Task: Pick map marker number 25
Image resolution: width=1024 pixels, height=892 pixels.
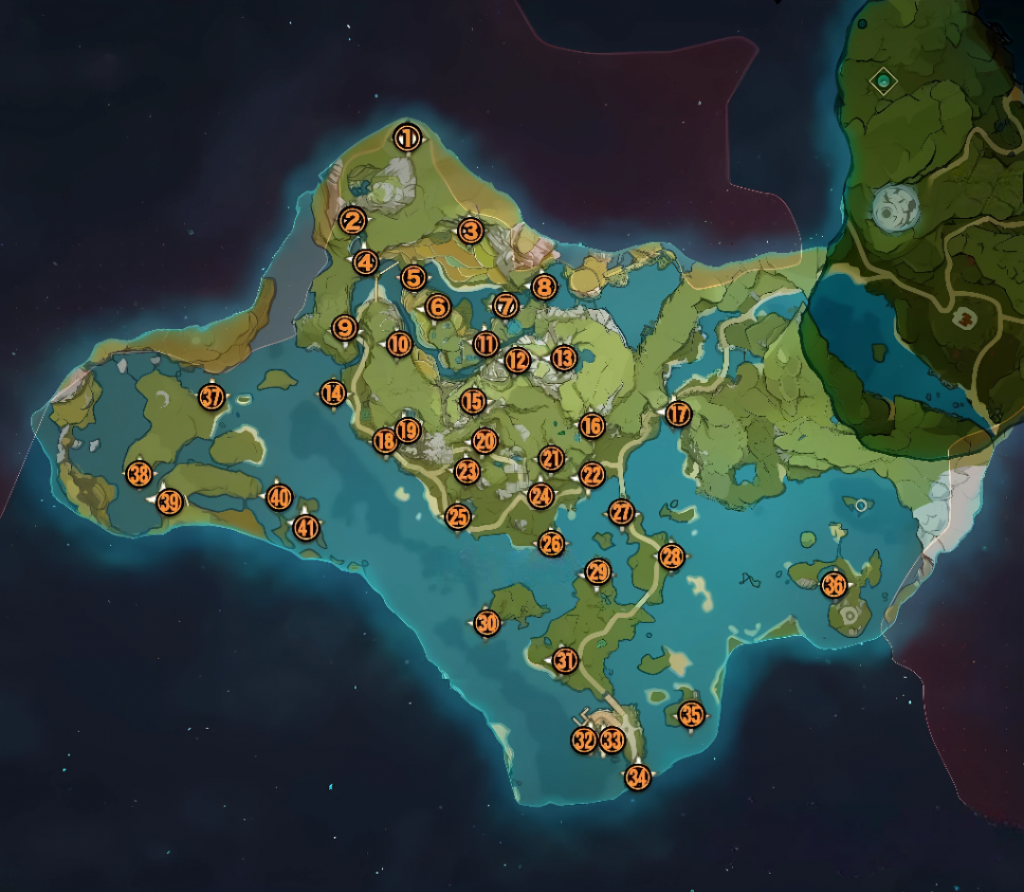Action: click(458, 517)
